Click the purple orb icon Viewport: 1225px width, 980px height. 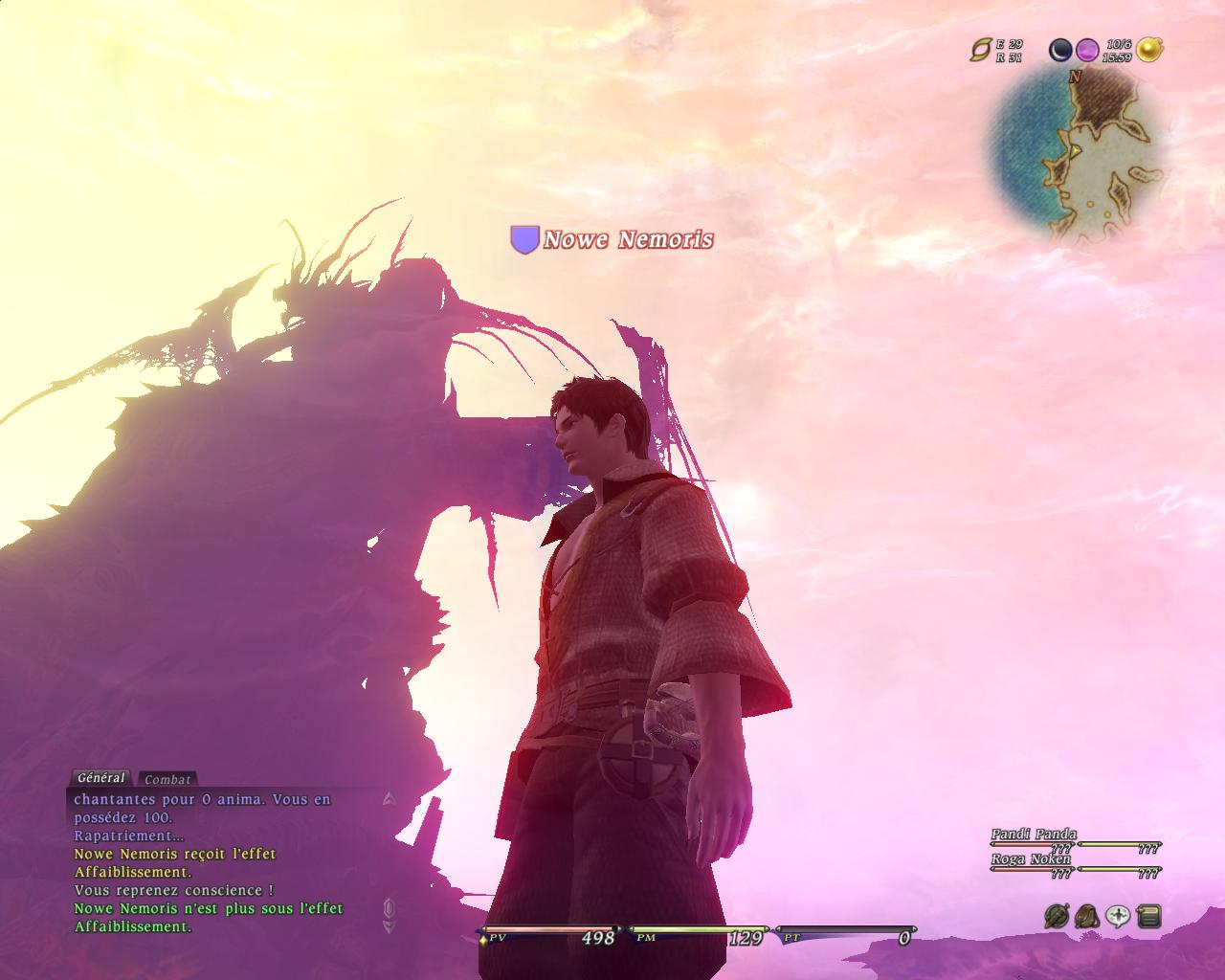coord(1086,50)
